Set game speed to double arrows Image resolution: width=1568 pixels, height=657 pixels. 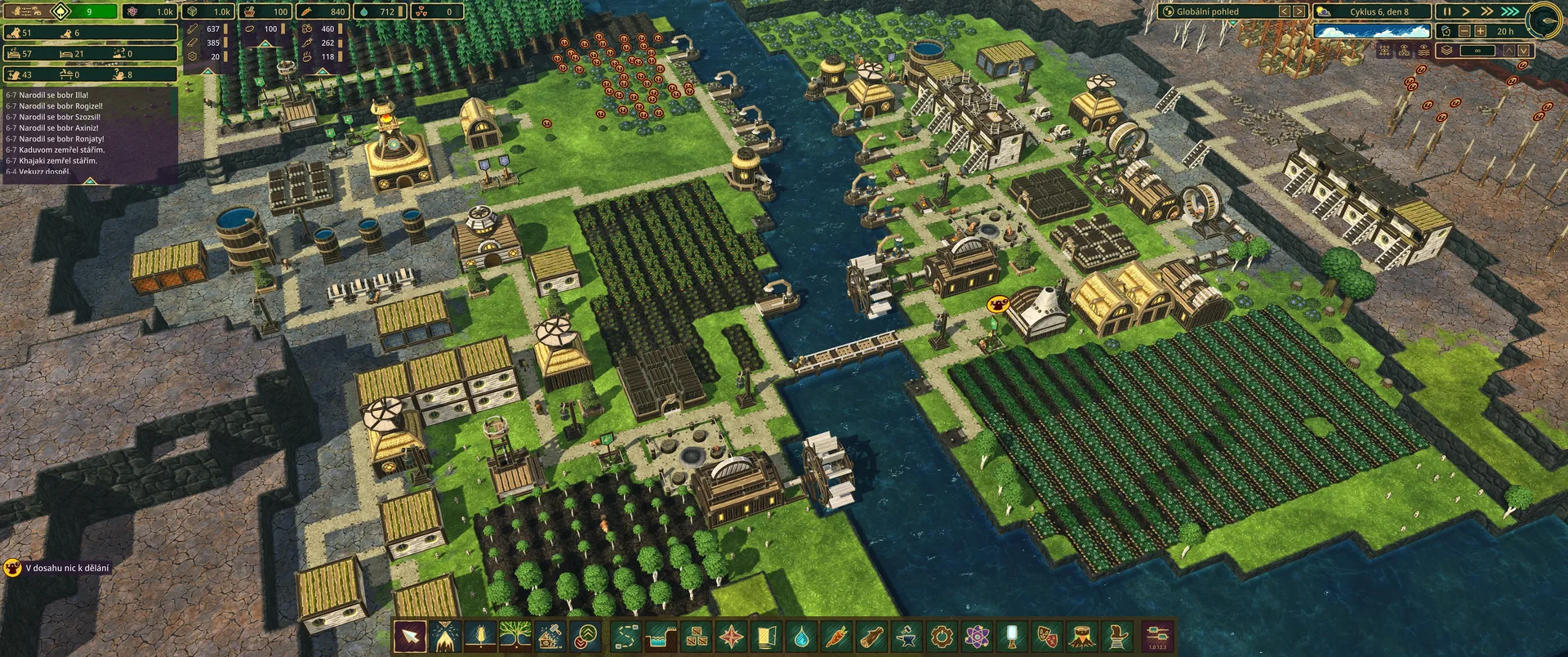[x=1487, y=11]
